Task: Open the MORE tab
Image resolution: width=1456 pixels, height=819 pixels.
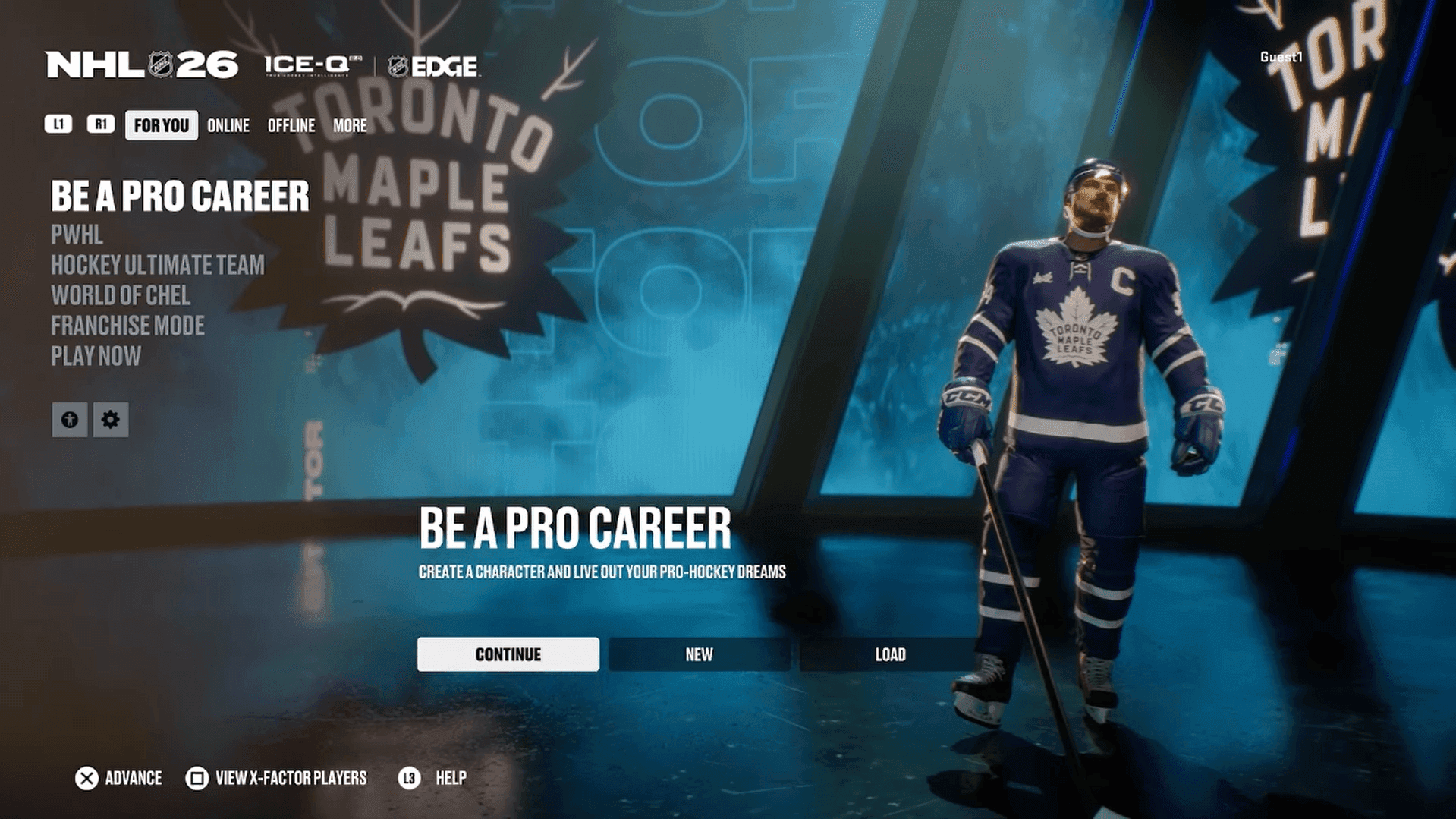Action: (351, 125)
